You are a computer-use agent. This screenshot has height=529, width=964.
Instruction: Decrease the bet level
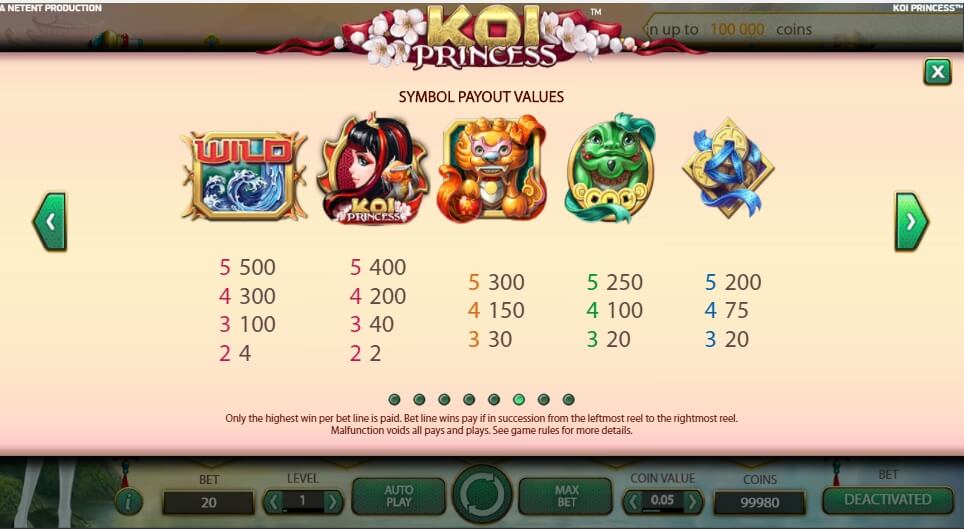click(271, 501)
